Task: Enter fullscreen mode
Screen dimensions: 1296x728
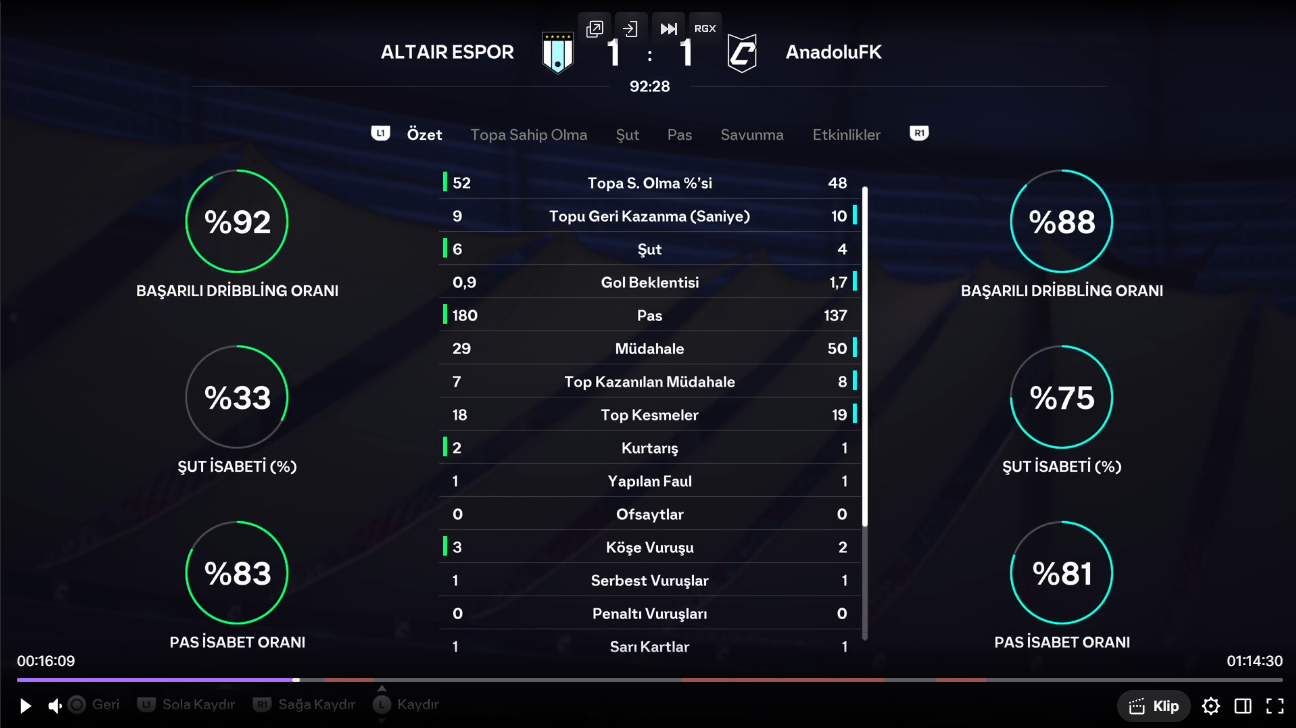Action: coord(1275,706)
